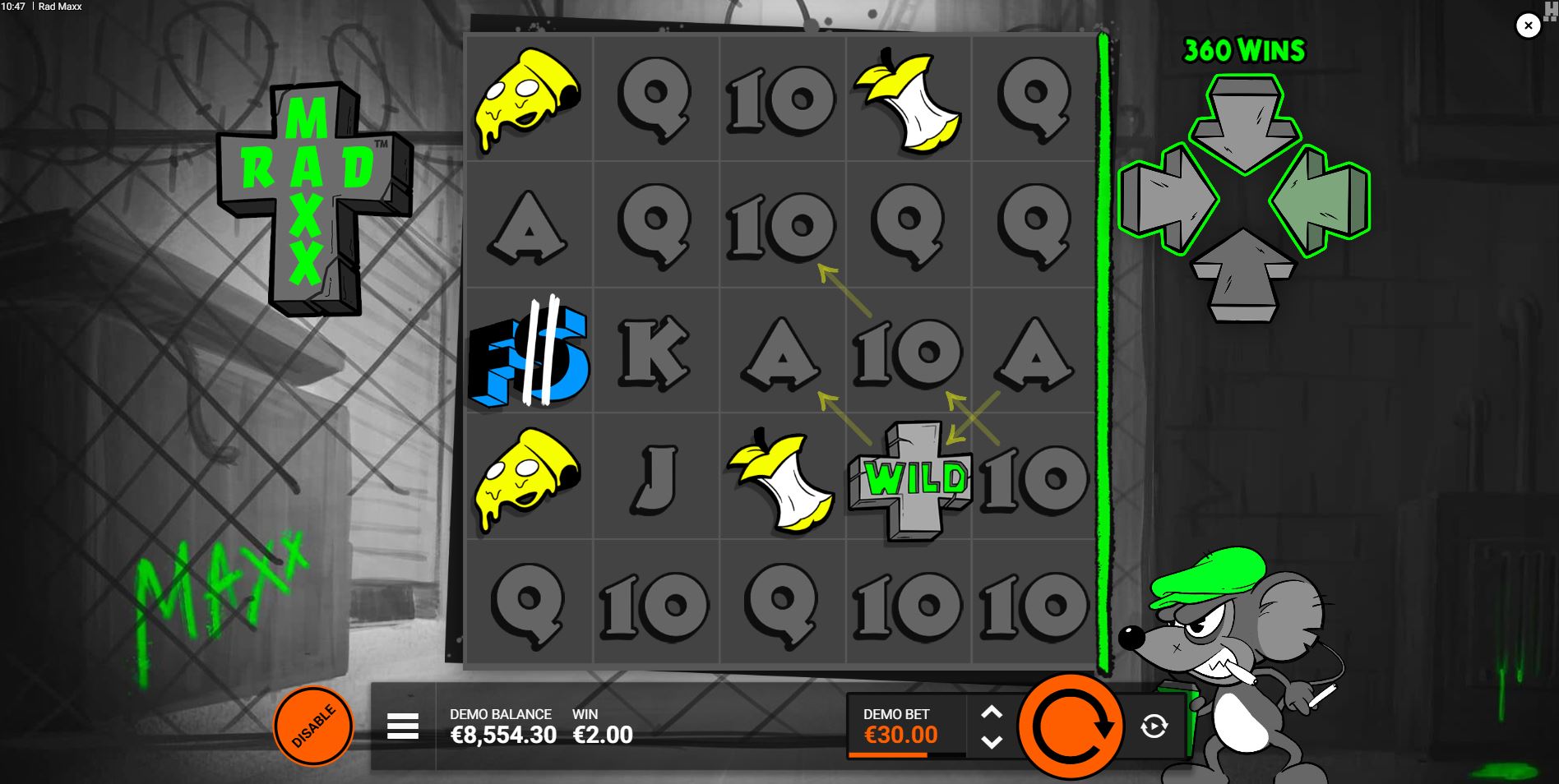This screenshot has width=1559, height=784.
Task: Increase the bet with the up chevron
Action: click(992, 710)
